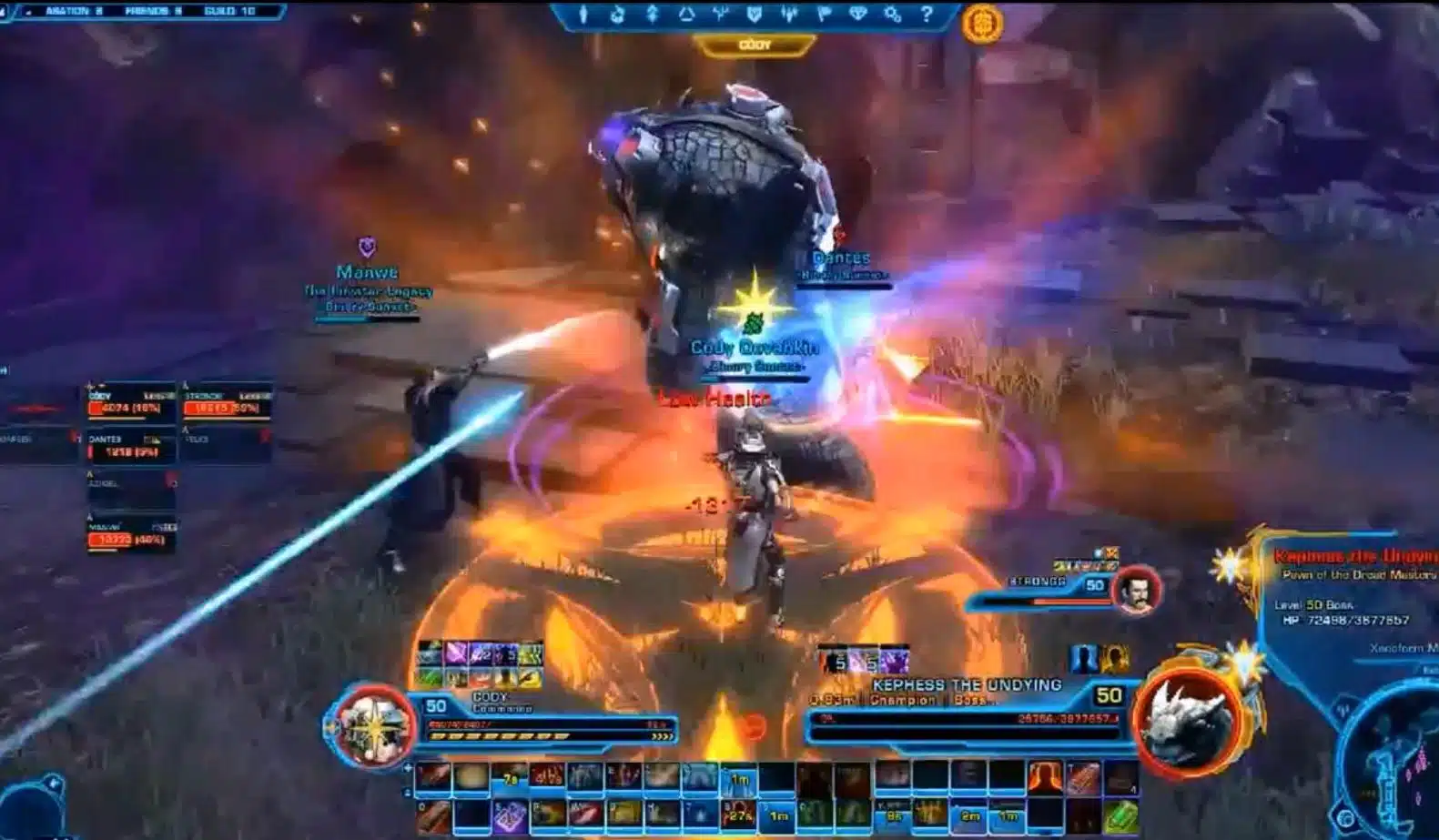The image size is (1439, 840).
Task: Click the orange round coin icon beside top menu
Action: [x=982, y=23]
